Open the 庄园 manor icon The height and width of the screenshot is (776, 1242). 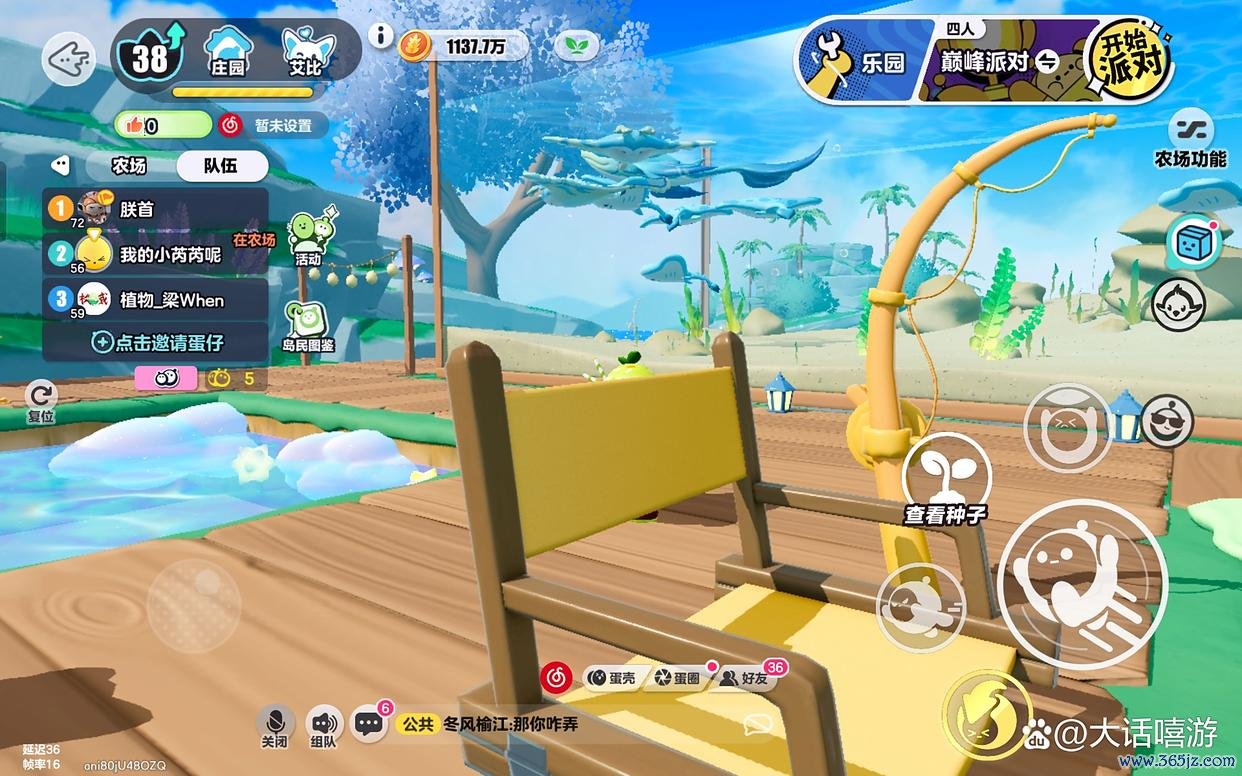228,52
